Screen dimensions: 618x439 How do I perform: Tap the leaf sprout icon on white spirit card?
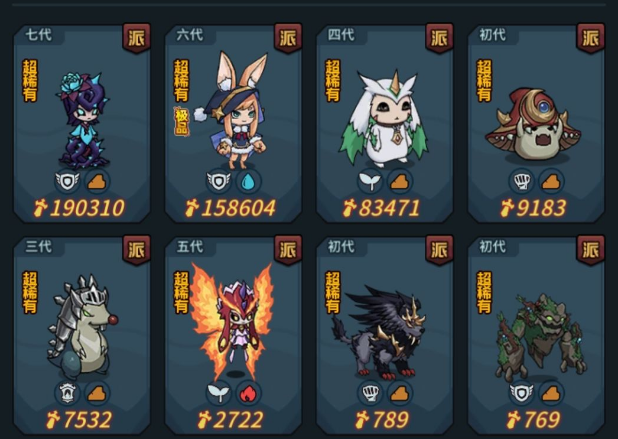point(370,181)
